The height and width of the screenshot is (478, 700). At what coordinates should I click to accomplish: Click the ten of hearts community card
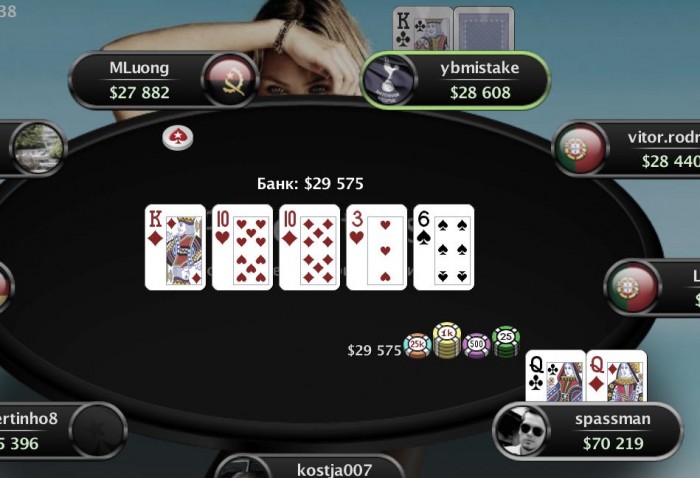pyautogui.click(x=242, y=247)
